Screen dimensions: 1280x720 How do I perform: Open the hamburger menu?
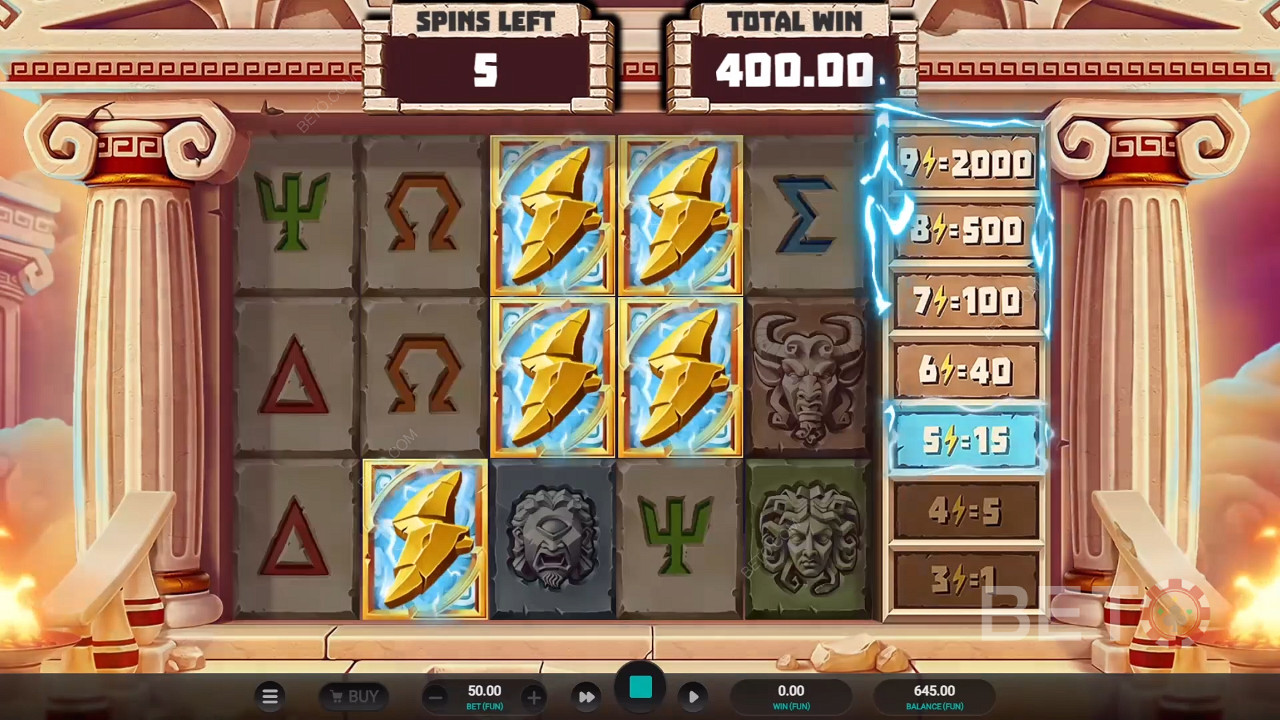(x=270, y=696)
